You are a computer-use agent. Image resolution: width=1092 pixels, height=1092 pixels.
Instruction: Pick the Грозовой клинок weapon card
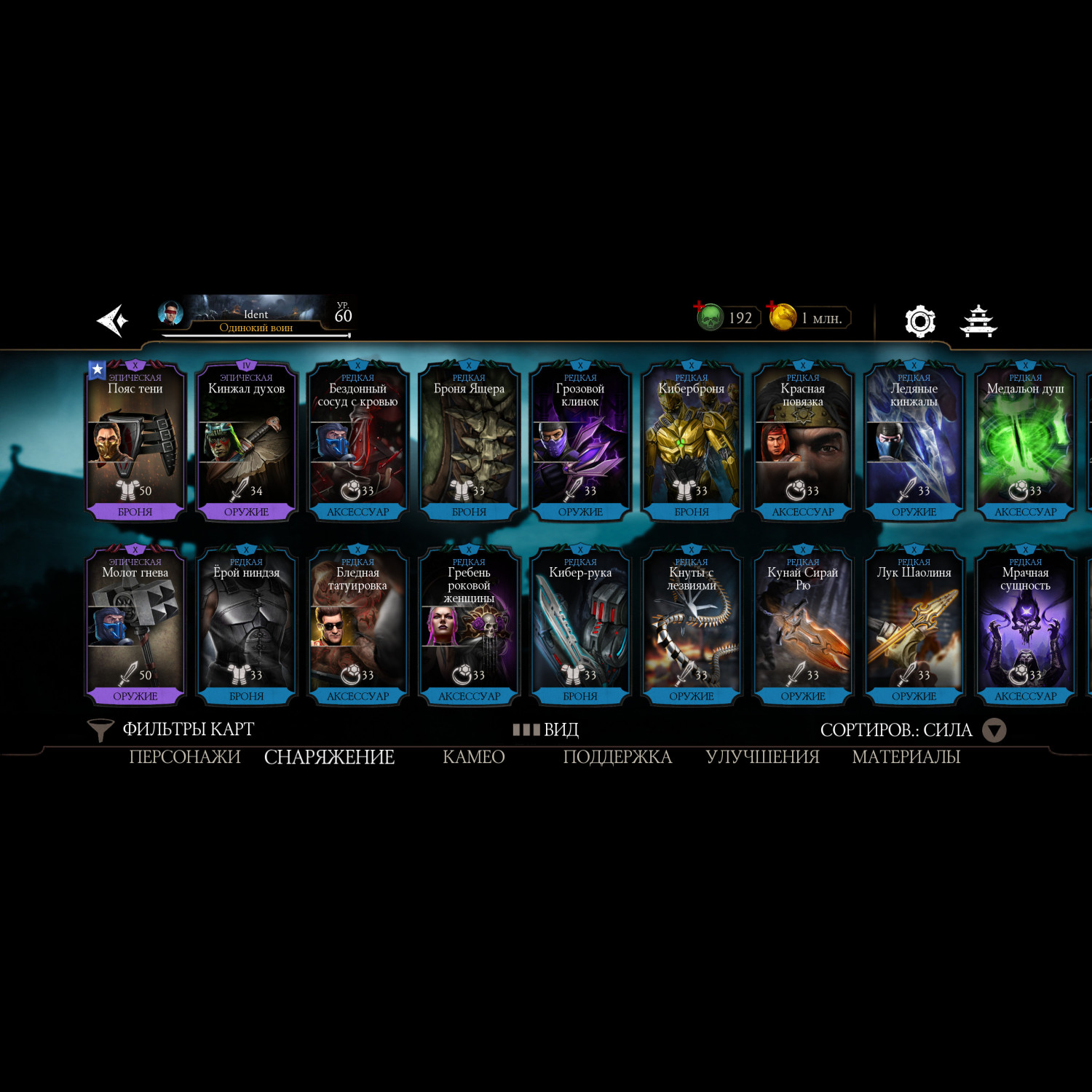[x=580, y=441]
